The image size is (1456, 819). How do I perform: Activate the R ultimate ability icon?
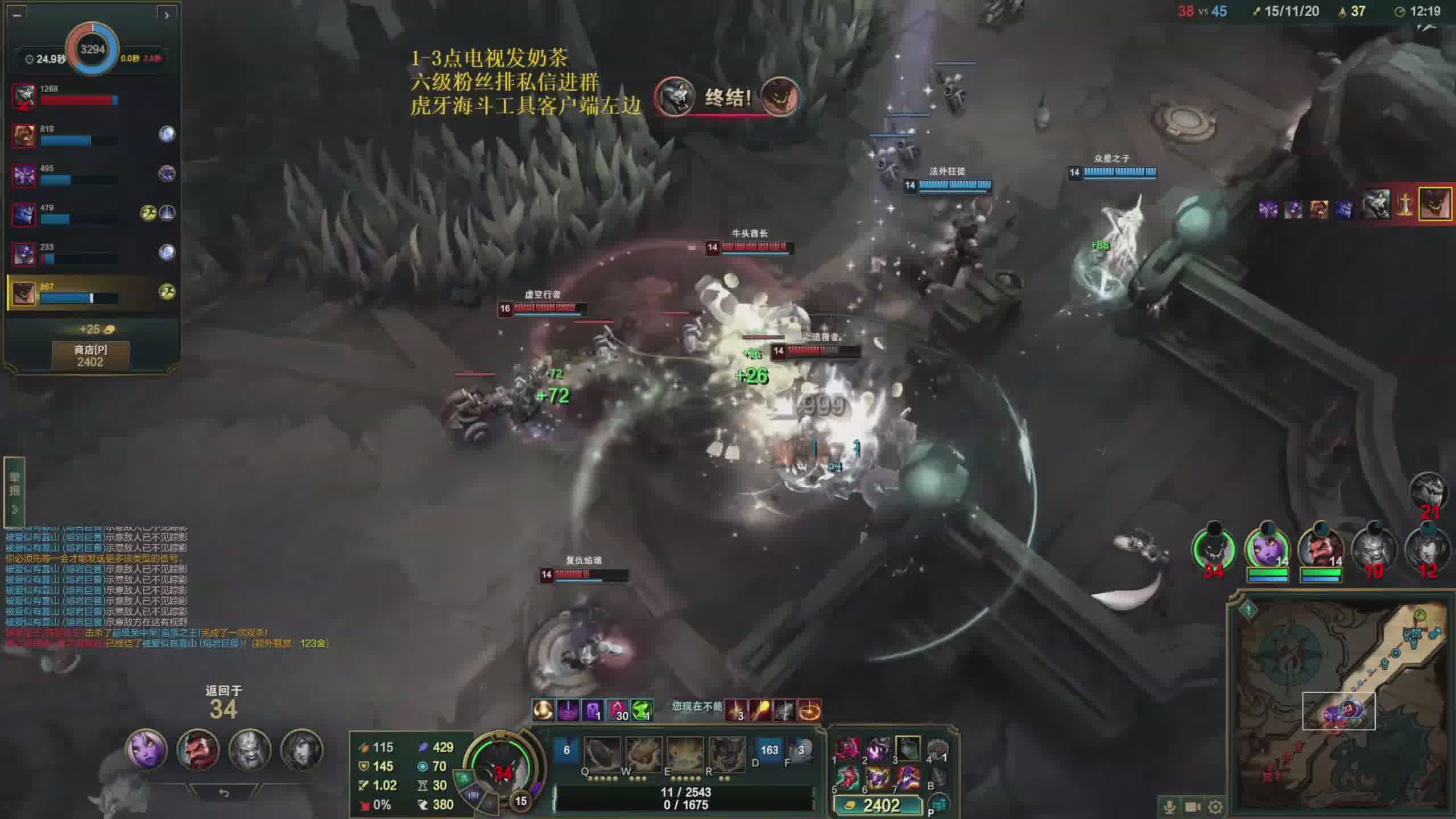(726, 754)
